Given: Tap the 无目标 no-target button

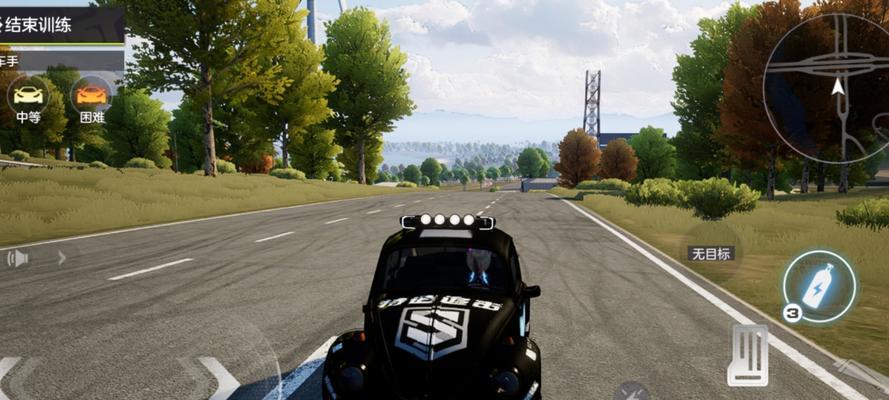Looking at the screenshot, I should 711,253.
